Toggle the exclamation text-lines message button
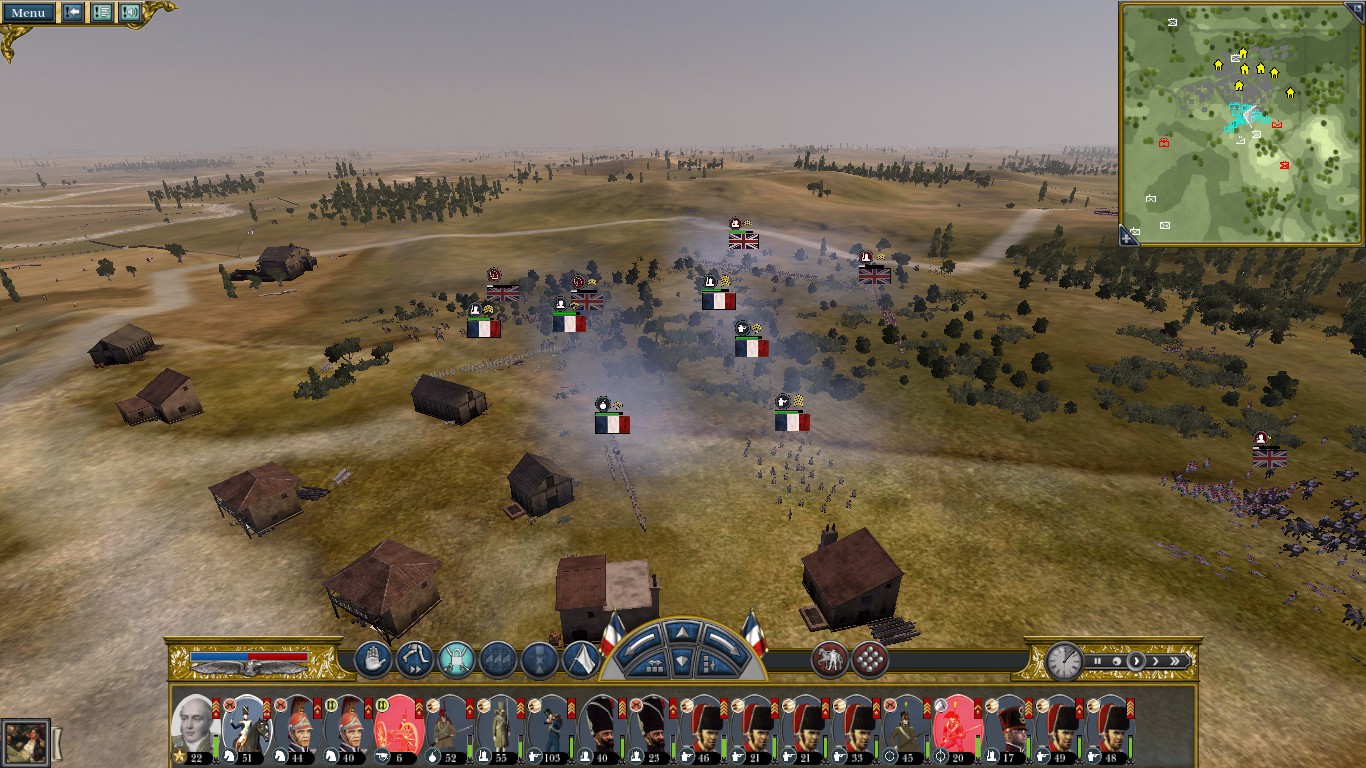This screenshot has width=1366, height=768. 102,13
